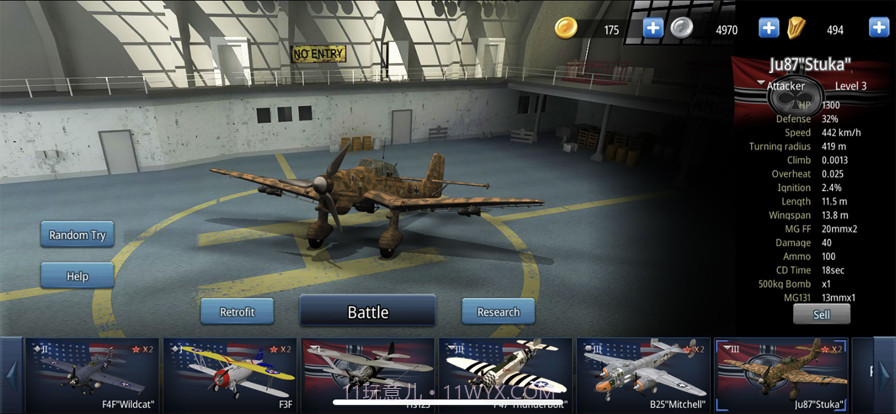Click the Random Try button
This screenshot has width=896, height=414.
(77, 235)
